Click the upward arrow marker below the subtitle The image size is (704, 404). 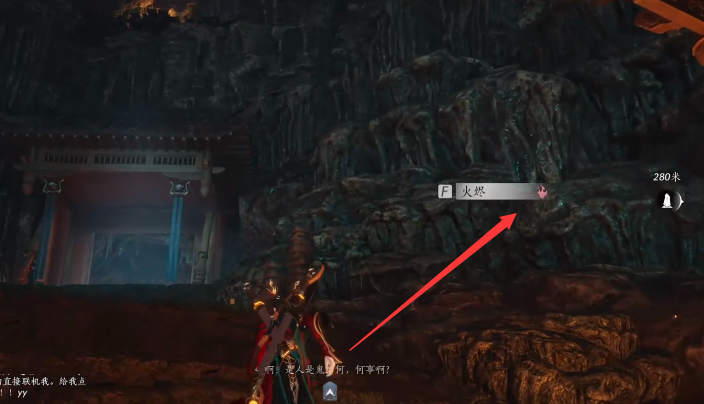tap(329, 395)
